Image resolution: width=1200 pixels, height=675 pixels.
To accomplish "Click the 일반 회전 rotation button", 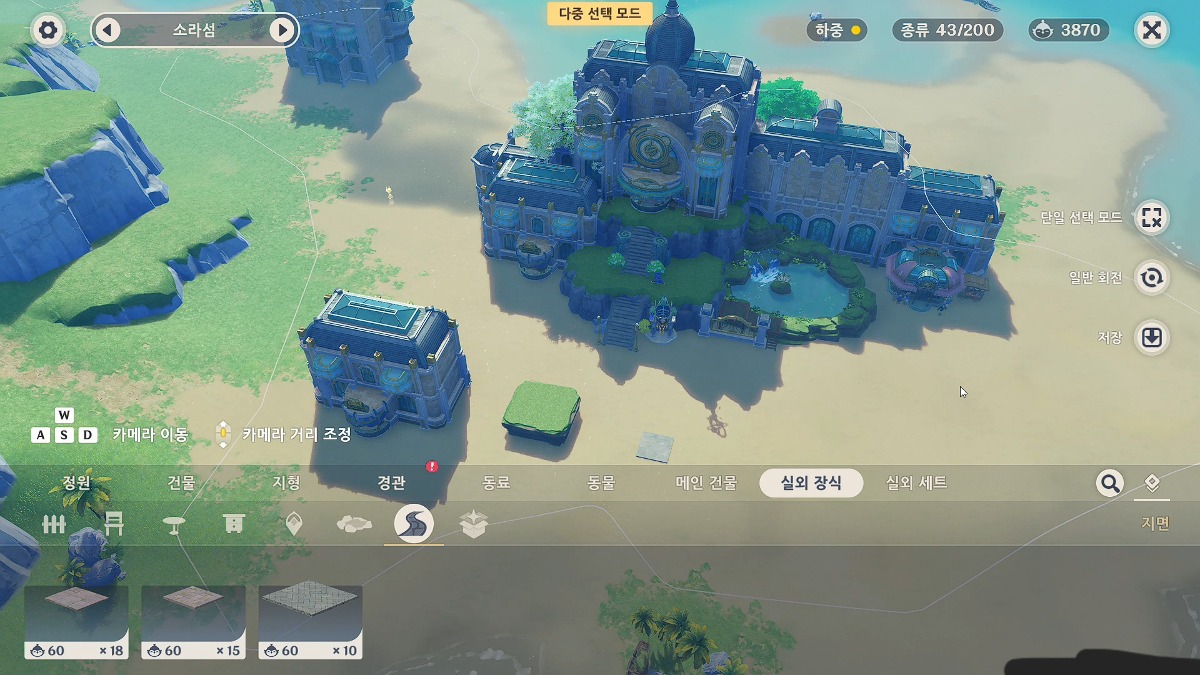I will (x=1152, y=277).
